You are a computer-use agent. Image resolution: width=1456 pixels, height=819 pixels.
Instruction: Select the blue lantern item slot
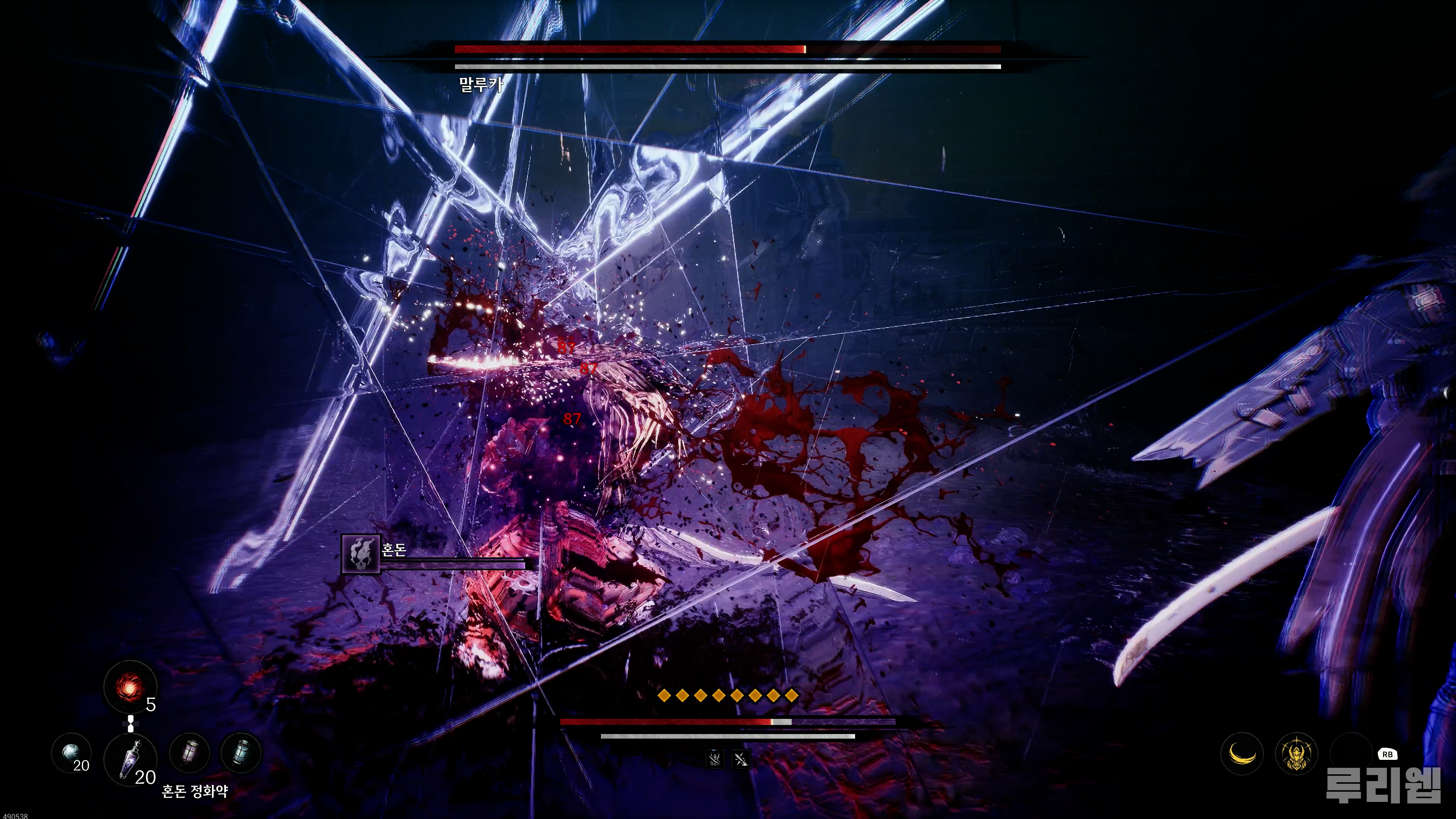[242, 753]
